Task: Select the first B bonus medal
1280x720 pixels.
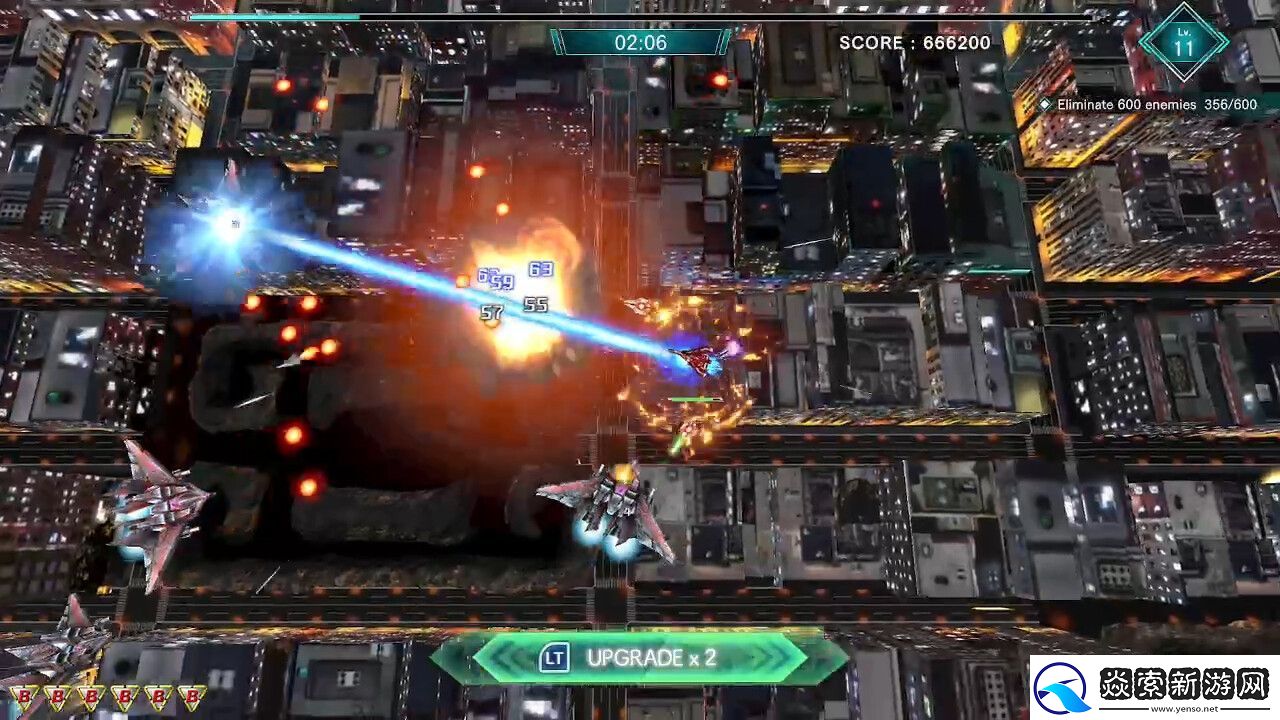Action: (22, 696)
